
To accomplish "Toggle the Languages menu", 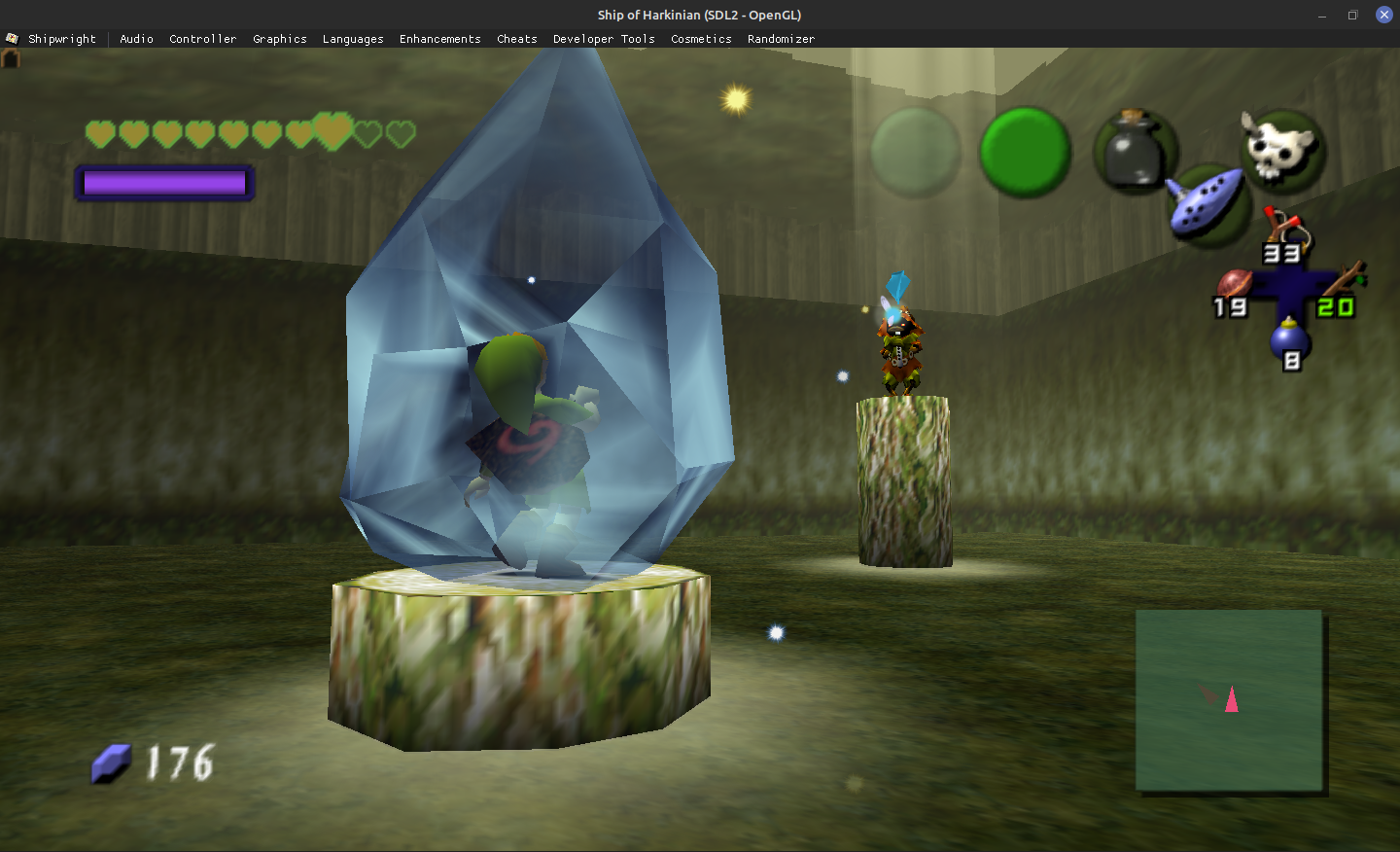I will pyautogui.click(x=353, y=39).
